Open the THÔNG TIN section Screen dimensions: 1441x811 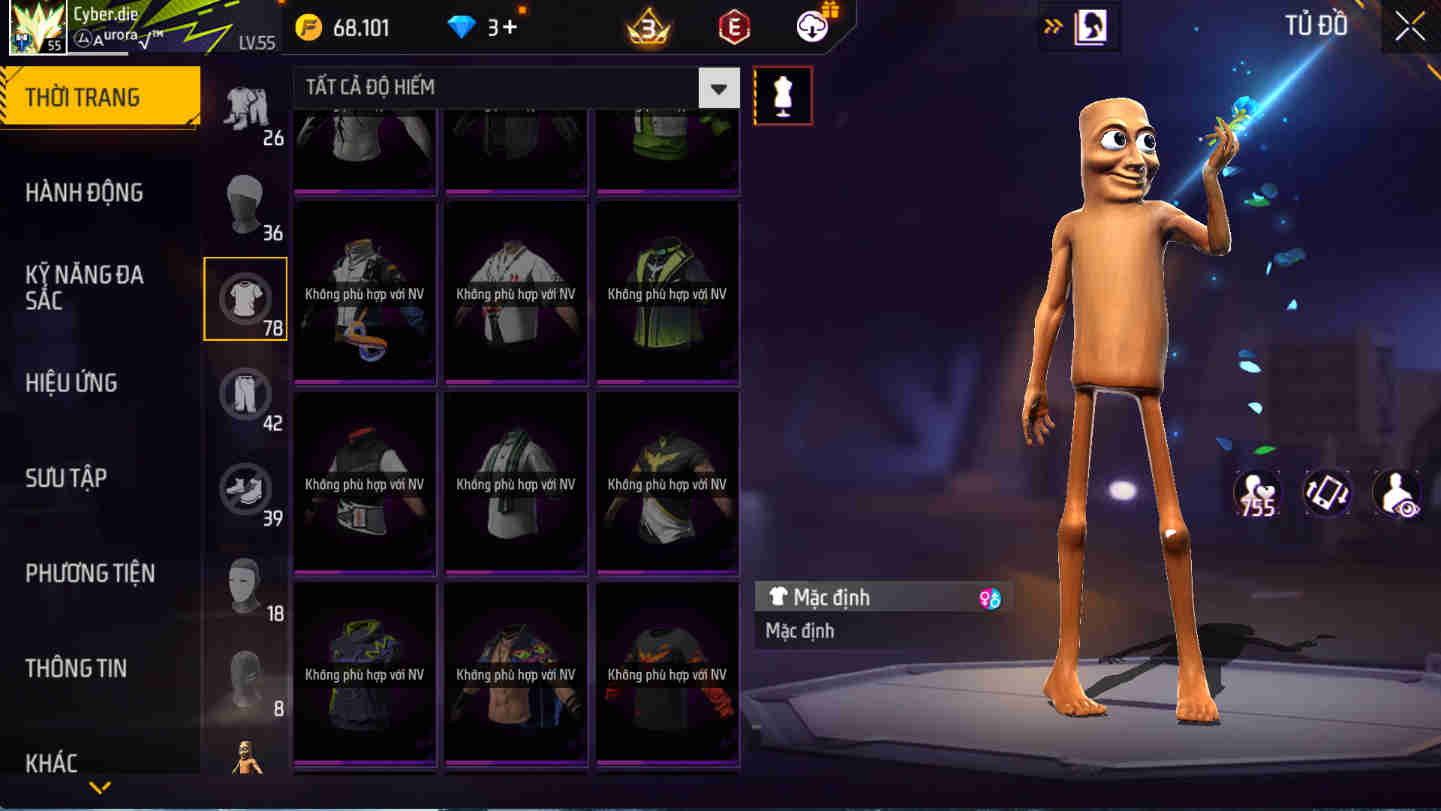click(77, 668)
